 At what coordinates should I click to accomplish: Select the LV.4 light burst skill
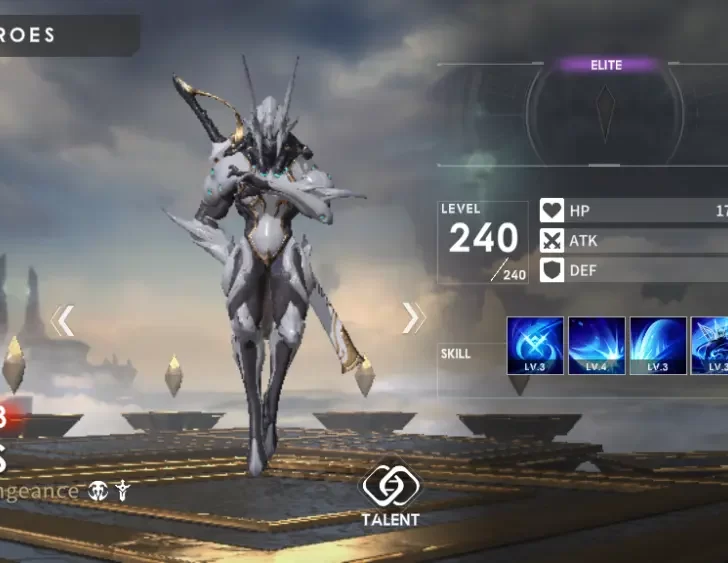pos(597,345)
